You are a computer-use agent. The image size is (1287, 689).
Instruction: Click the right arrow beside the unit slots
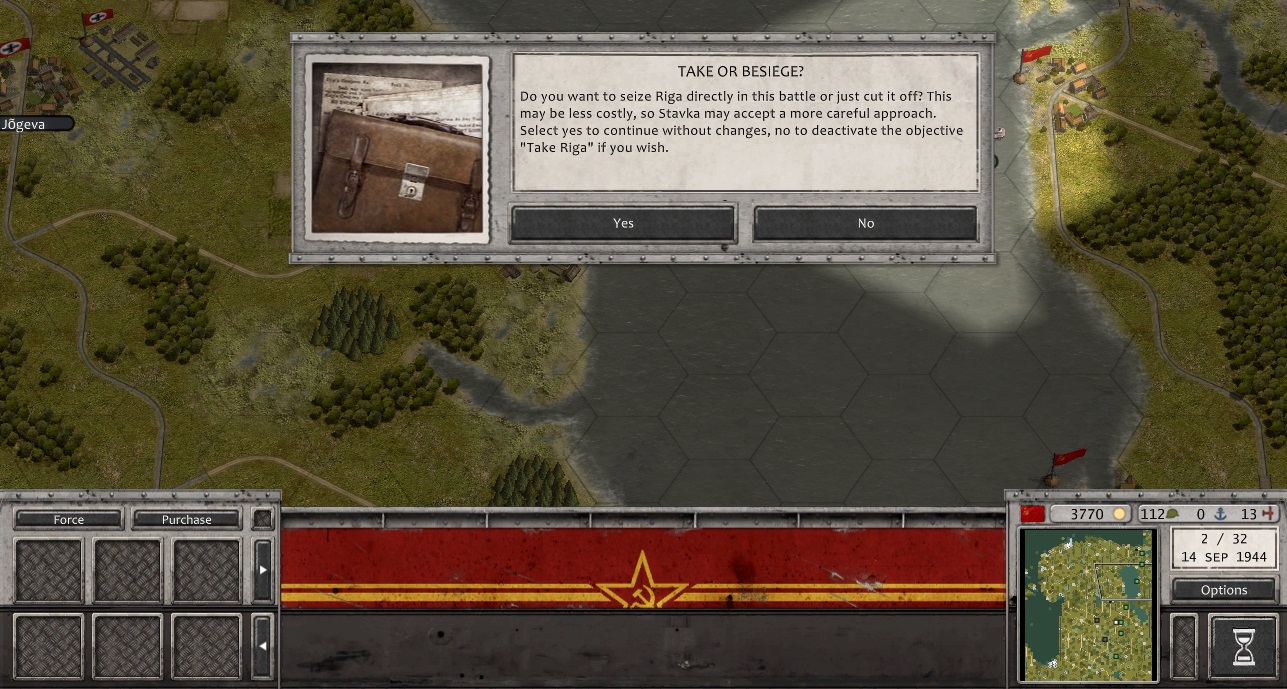(263, 569)
